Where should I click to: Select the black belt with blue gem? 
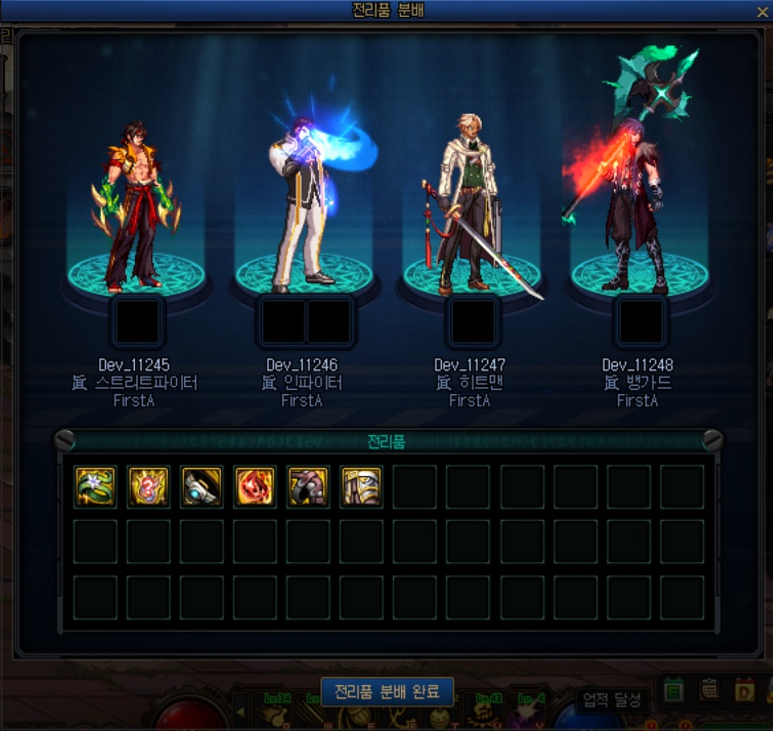tap(201, 487)
